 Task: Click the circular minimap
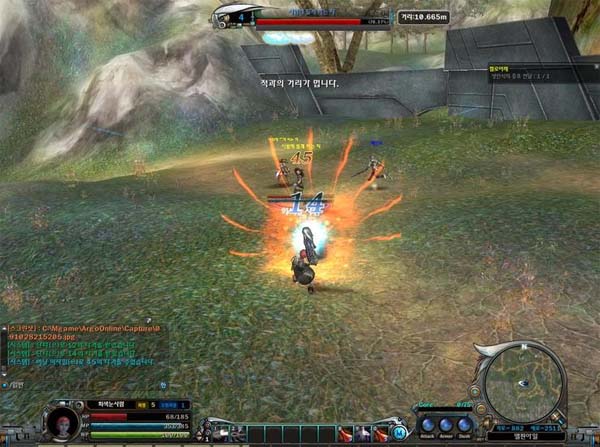point(525,385)
